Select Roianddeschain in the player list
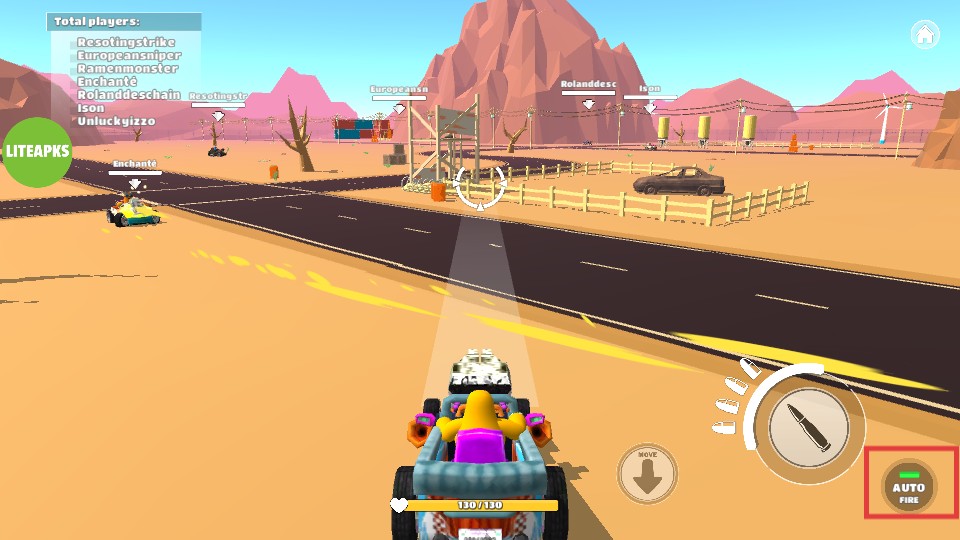 point(129,95)
